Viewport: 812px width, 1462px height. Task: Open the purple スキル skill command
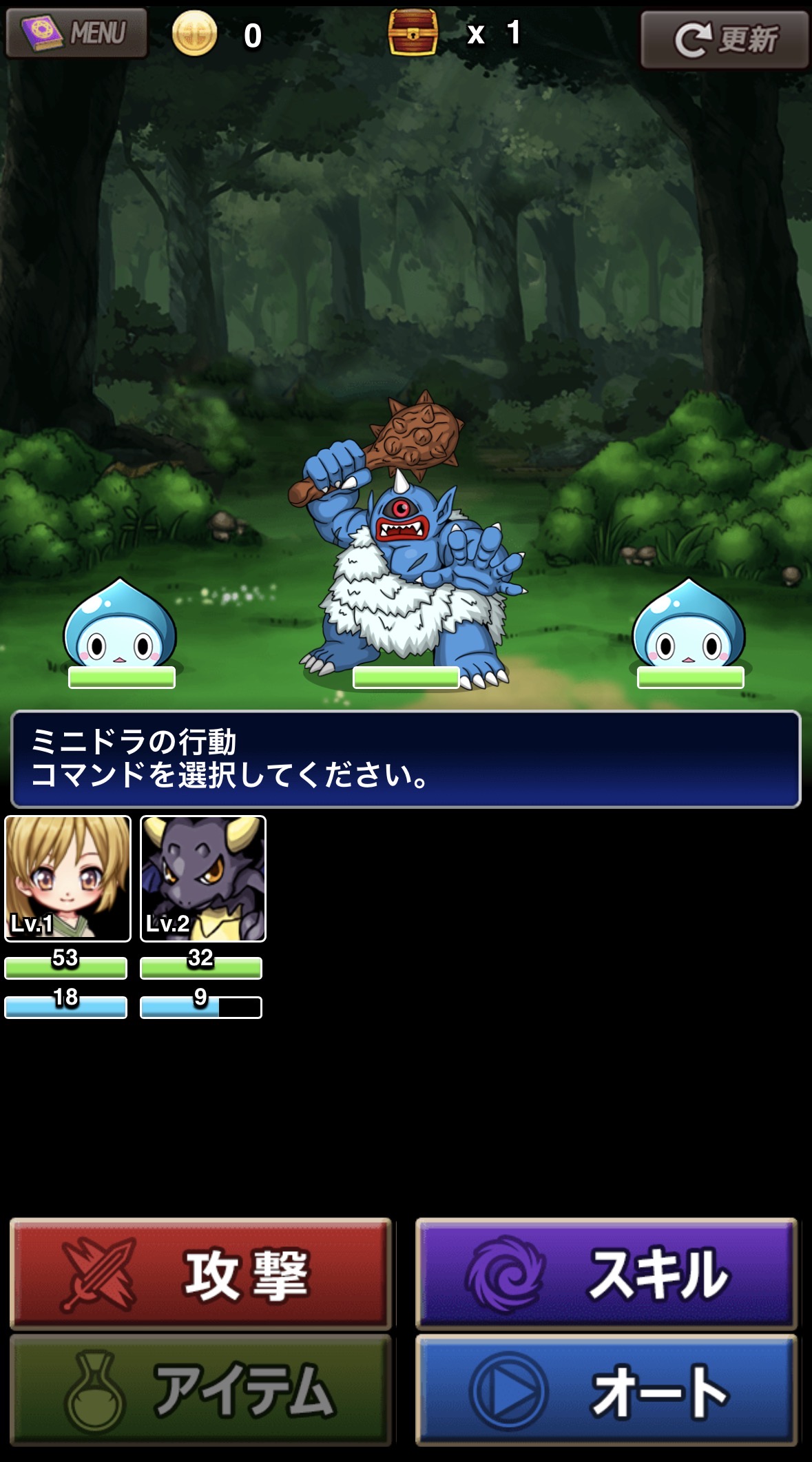[x=606, y=1273]
